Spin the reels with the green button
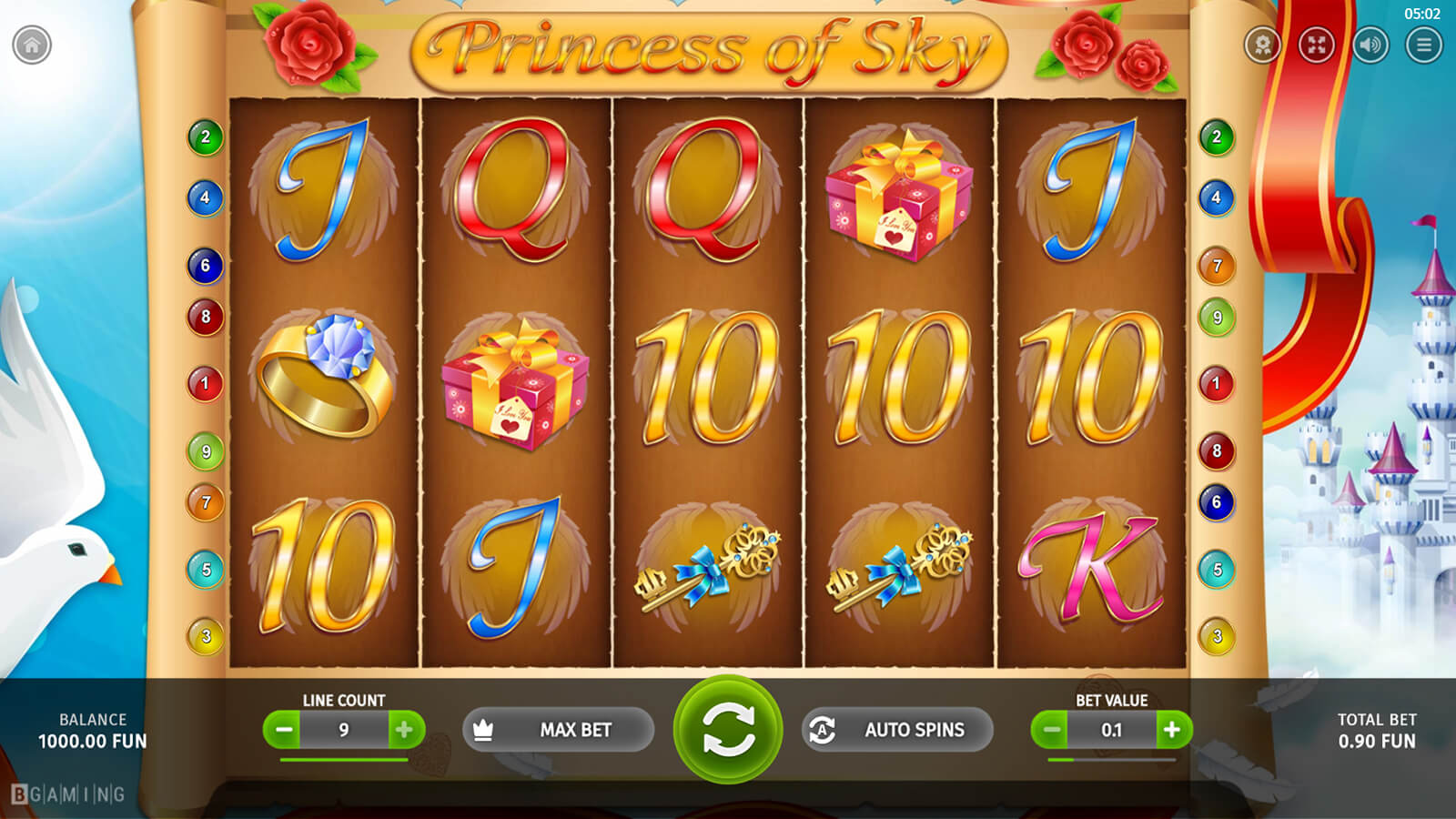 point(727,729)
